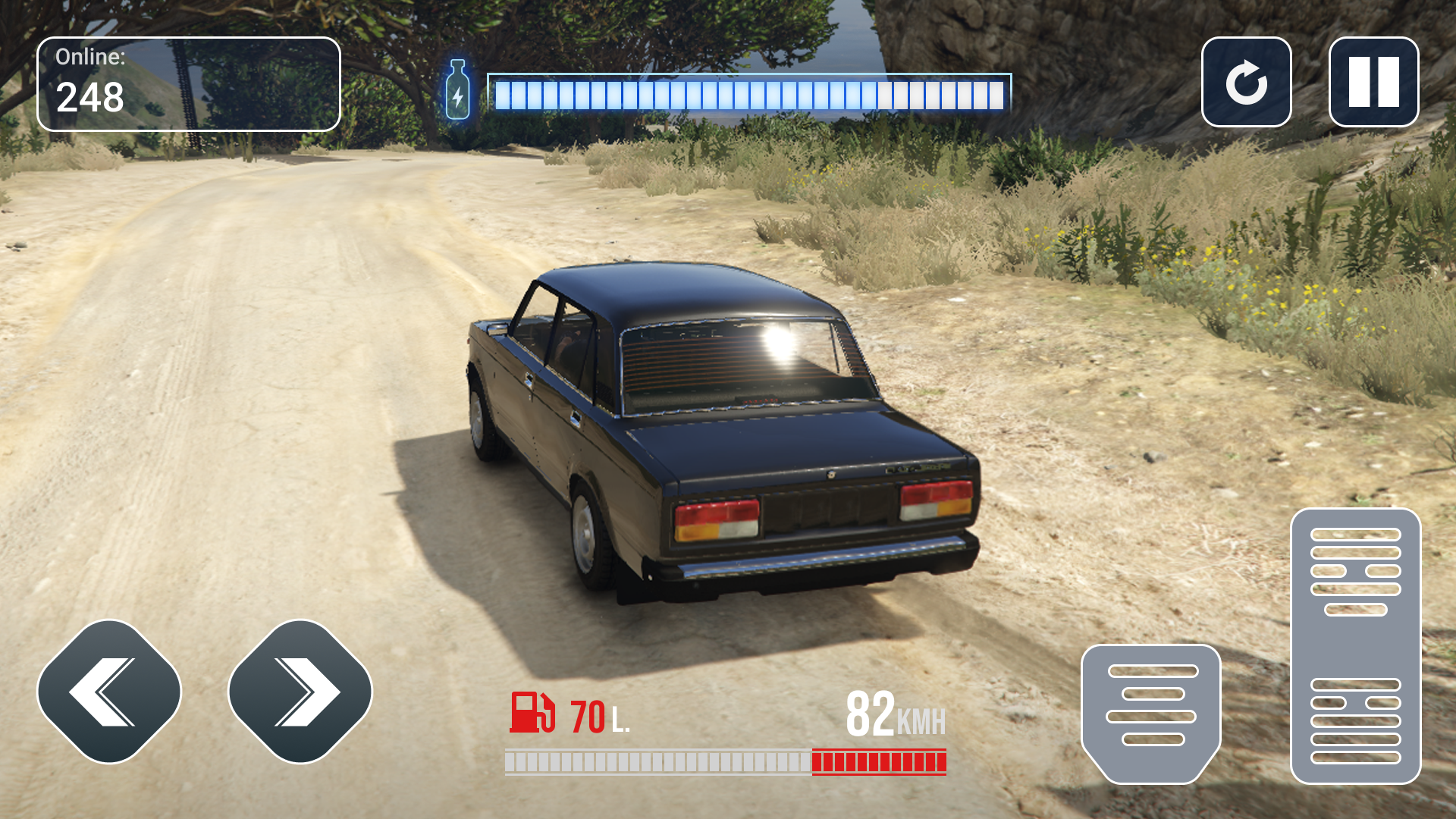
Task: Click the circular arrow reset button
Action: [x=1246, y=82]
